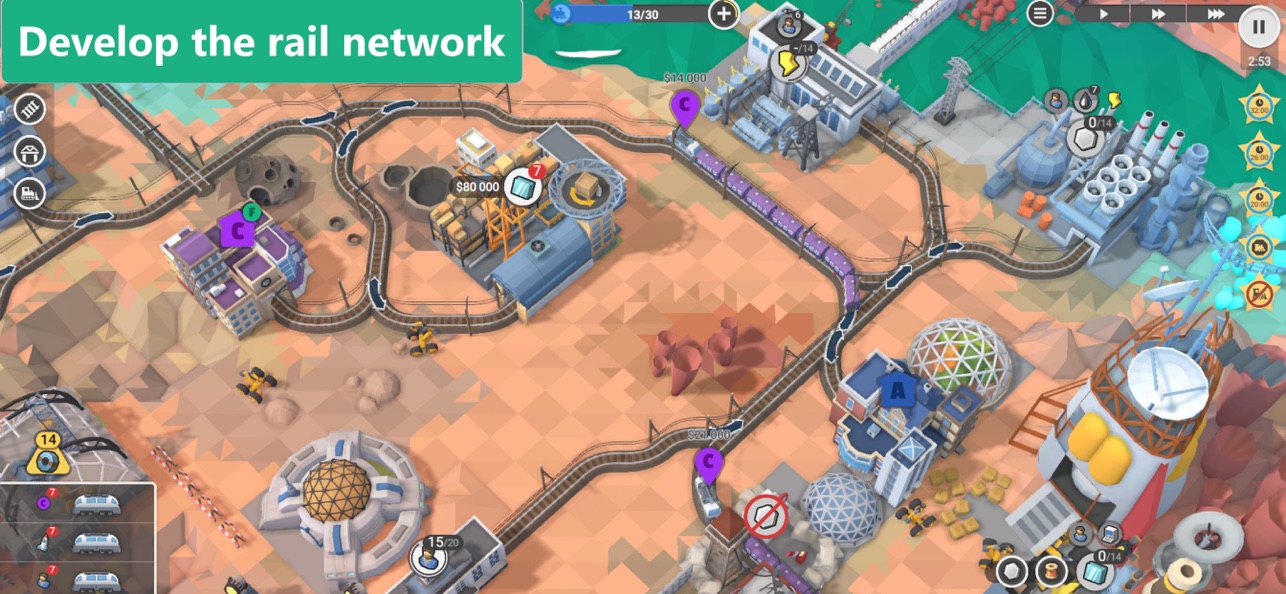Select the rail track building tool
Screen dimensions: 1286x594
tap(29, 109)
